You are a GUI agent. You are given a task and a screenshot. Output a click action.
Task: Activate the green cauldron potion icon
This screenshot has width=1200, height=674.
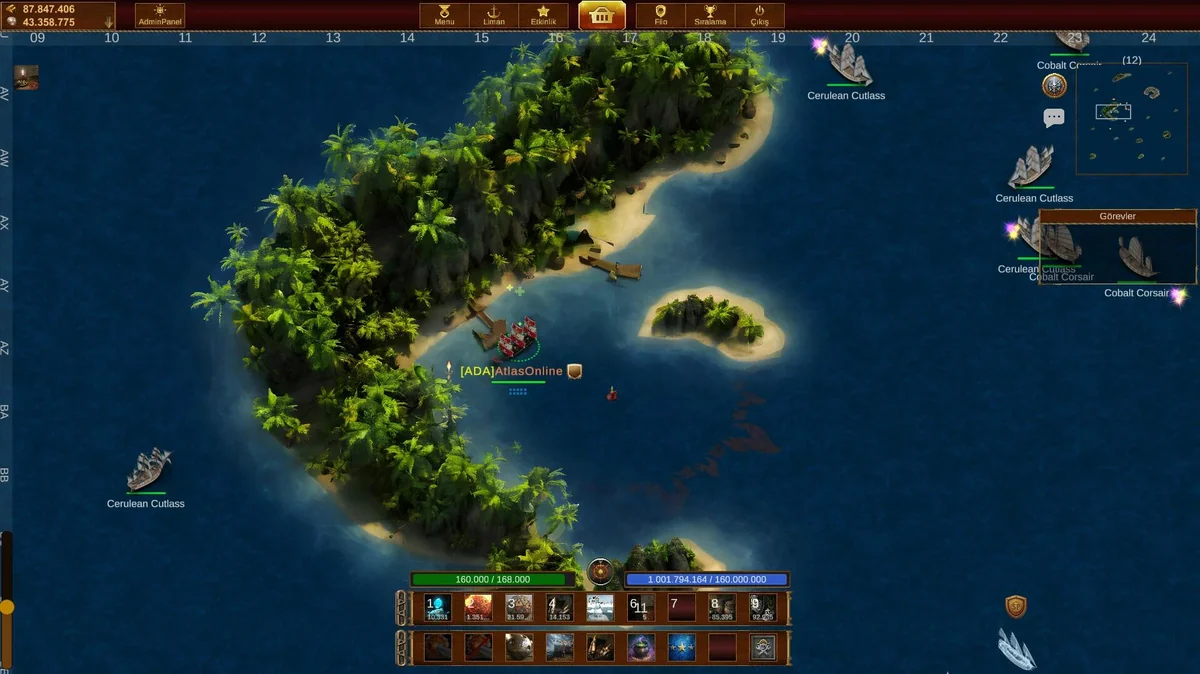(x=641, y=647)
